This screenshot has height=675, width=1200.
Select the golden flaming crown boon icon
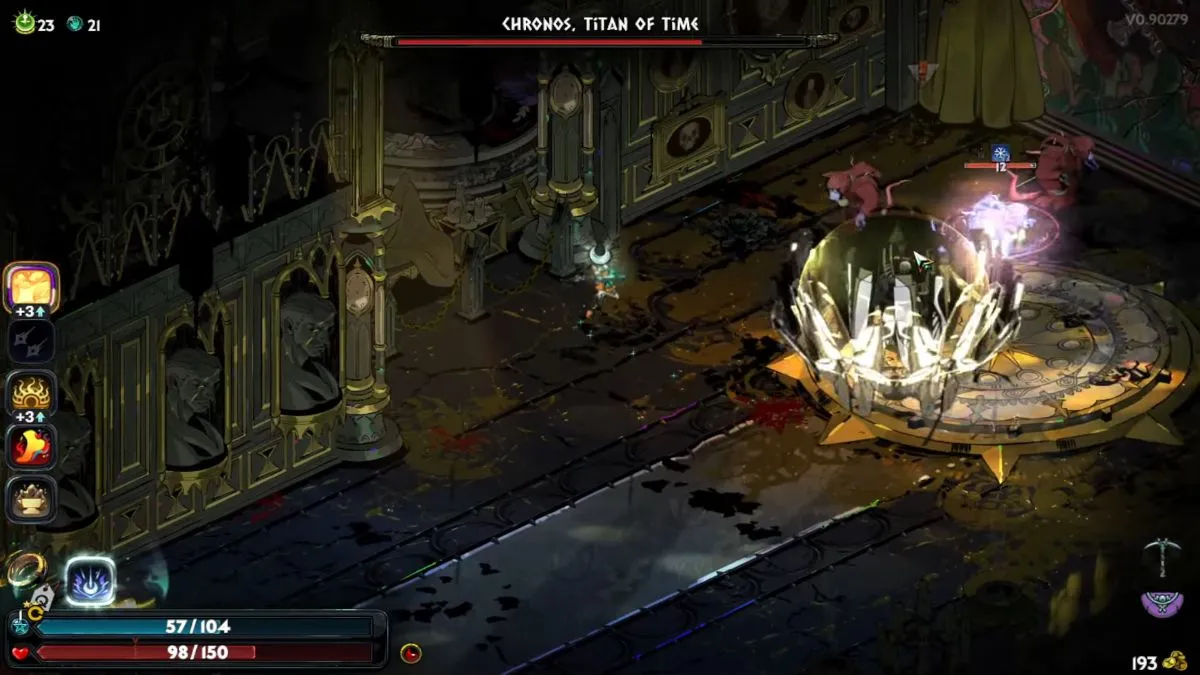coord(32,394)
